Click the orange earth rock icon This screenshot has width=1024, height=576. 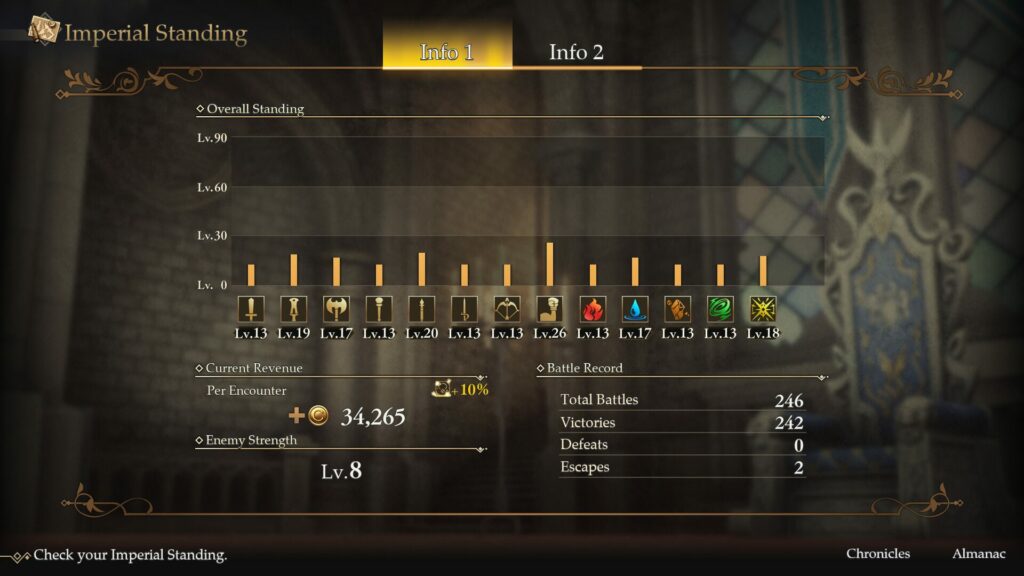tap(678, 308)
